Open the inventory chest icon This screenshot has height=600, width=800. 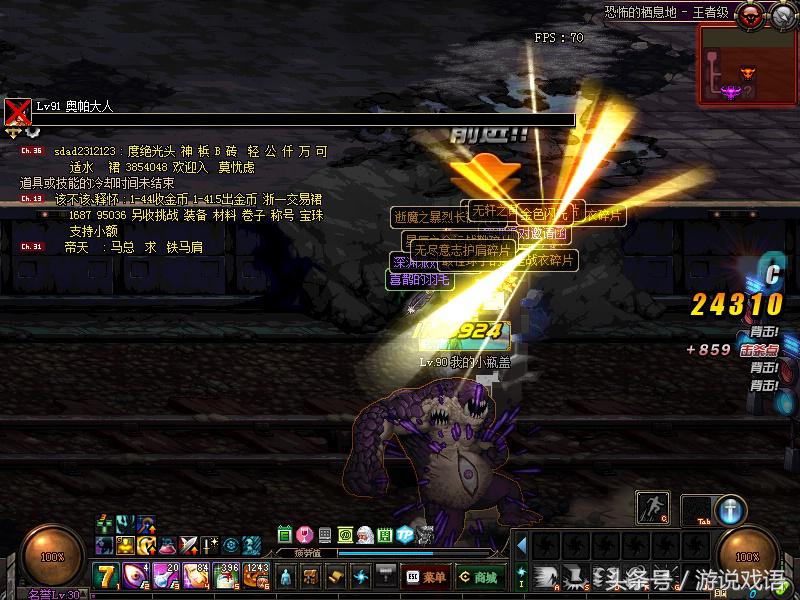[x=311, y=577]
